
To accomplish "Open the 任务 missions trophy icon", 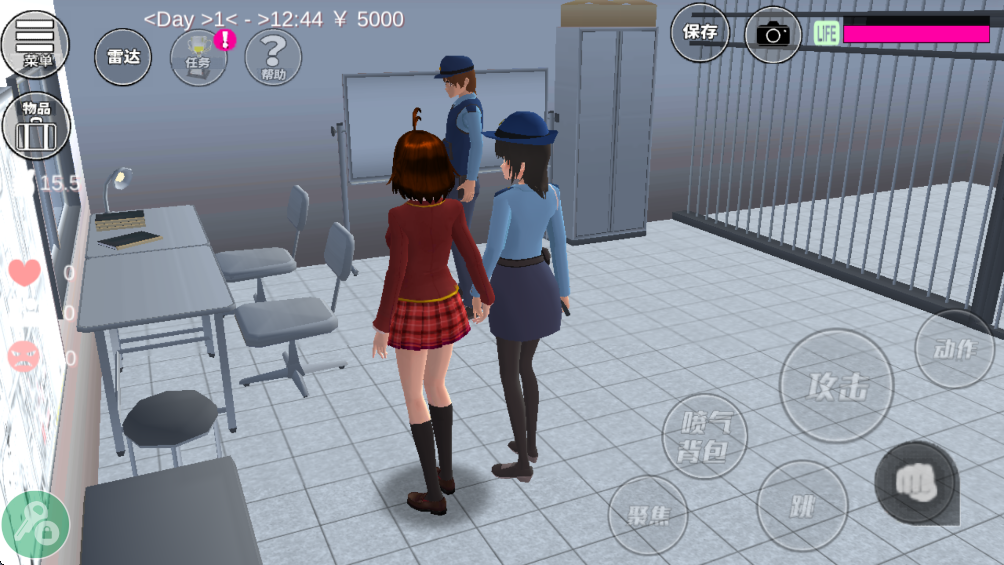I will [198, 57].
